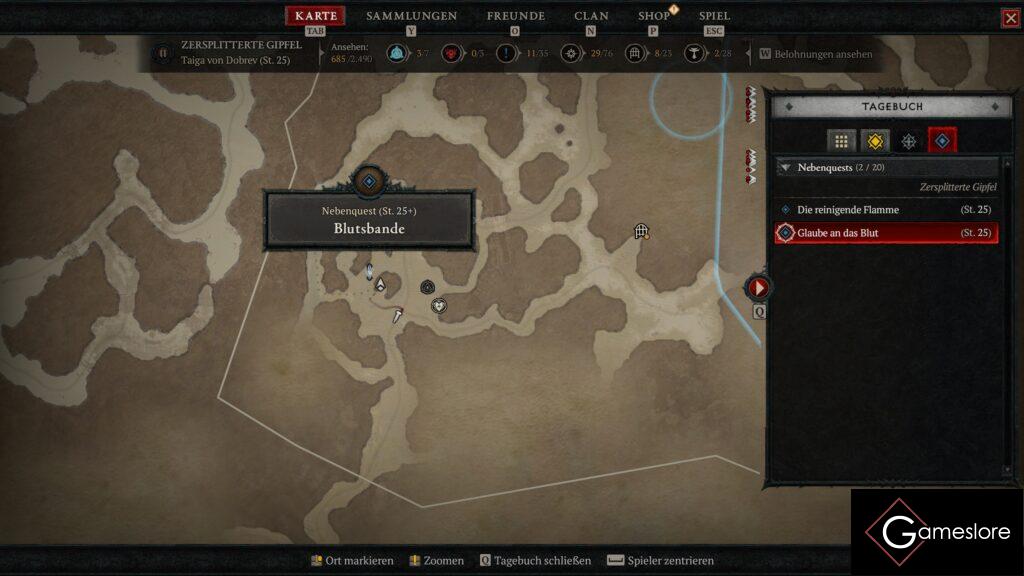Switch to the Clan tab
1024x576 pixels.
[591, 16]
